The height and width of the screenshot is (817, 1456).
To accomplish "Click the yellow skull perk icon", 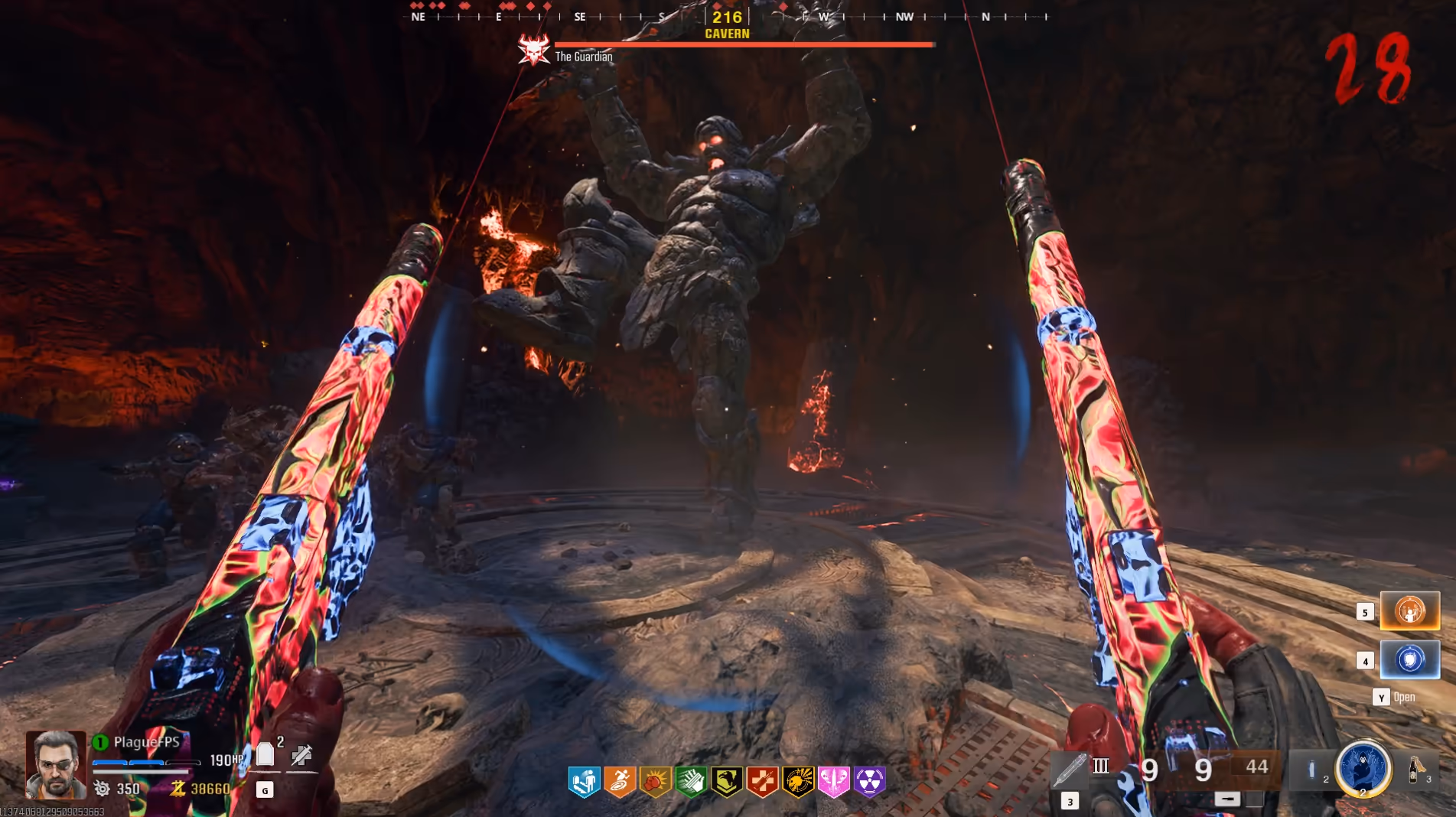I will click(x=798, y=781).
